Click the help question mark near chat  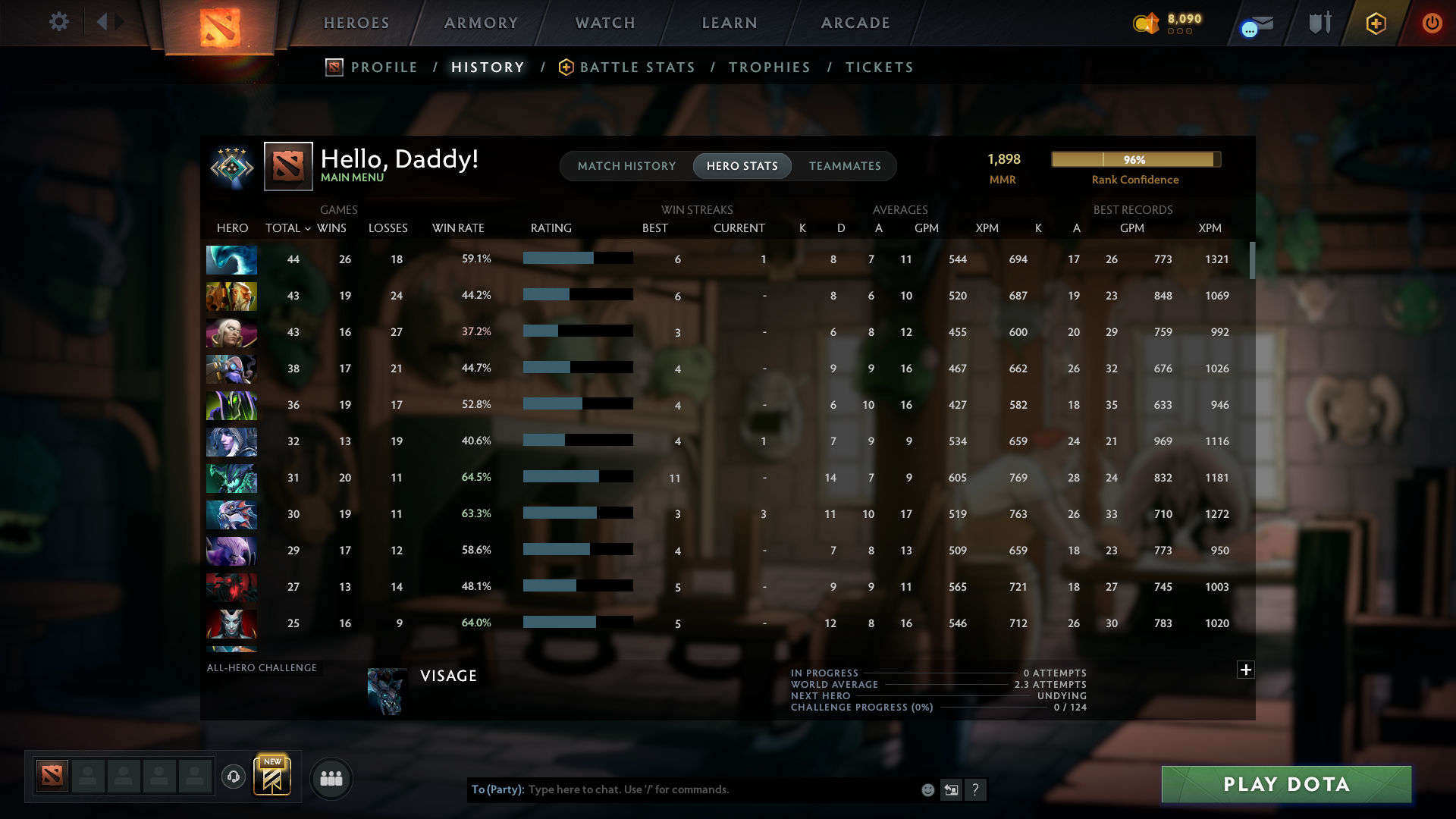pyautogui.click(x=977, y=789)
